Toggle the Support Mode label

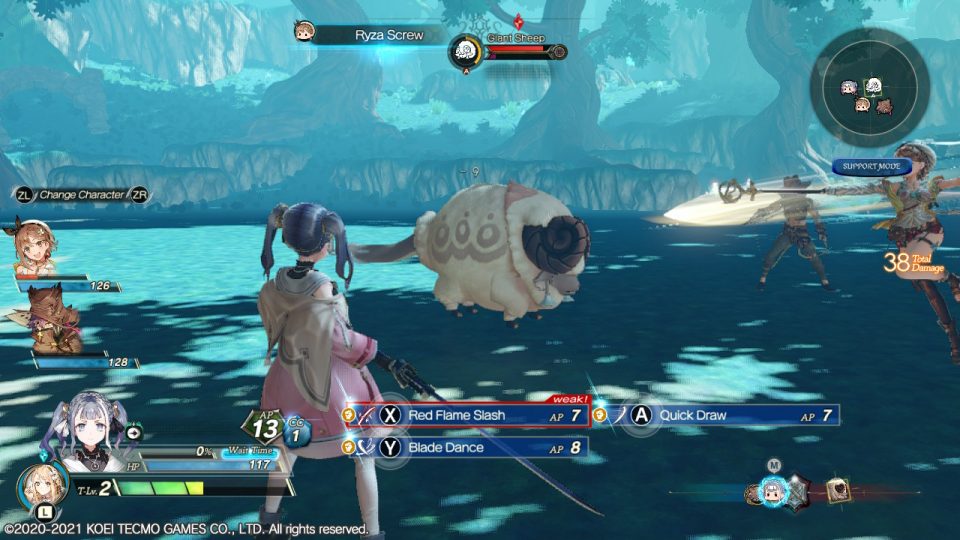(x=872, y=166)
